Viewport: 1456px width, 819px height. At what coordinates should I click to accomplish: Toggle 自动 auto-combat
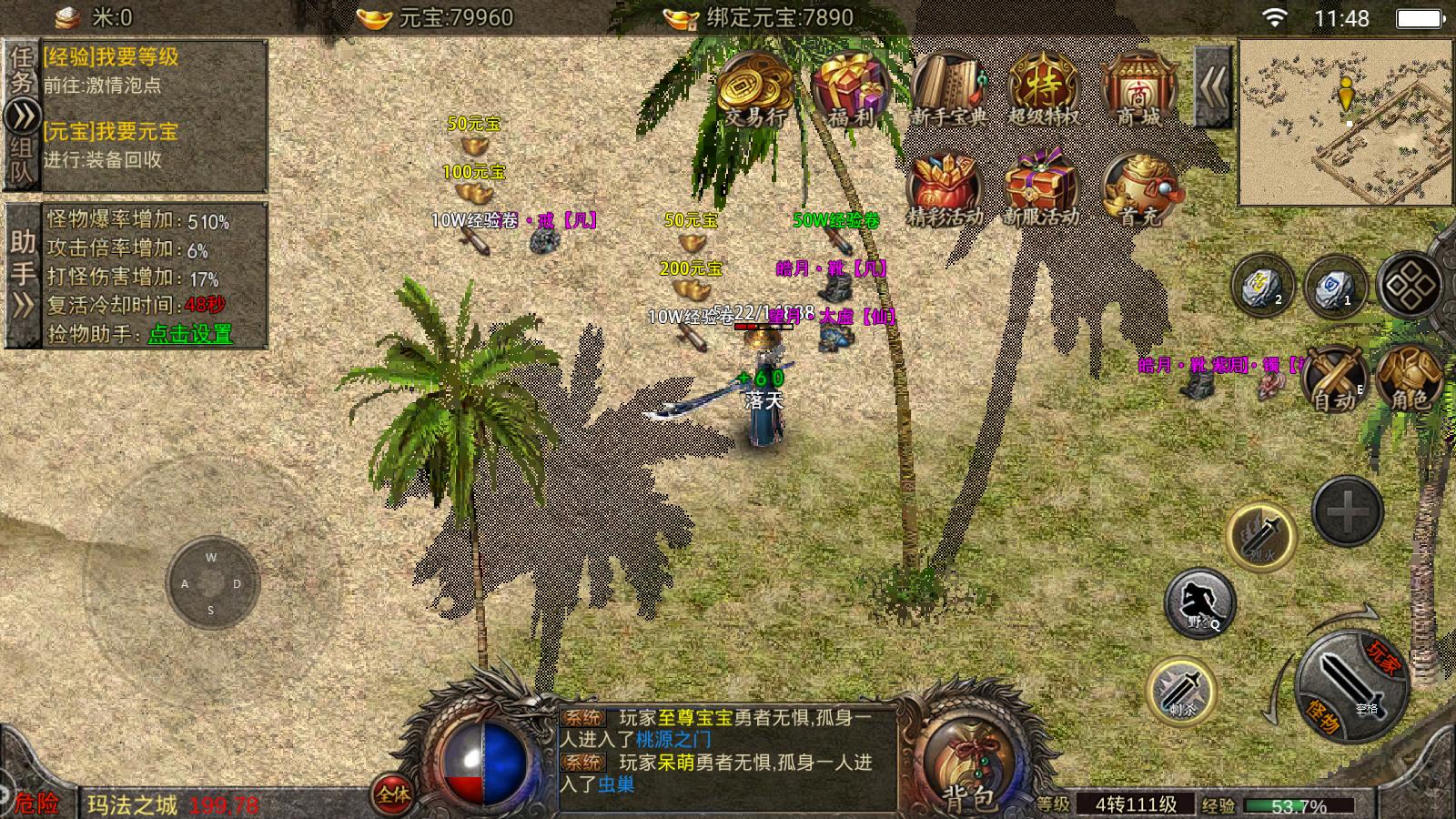pos(1335,379)
